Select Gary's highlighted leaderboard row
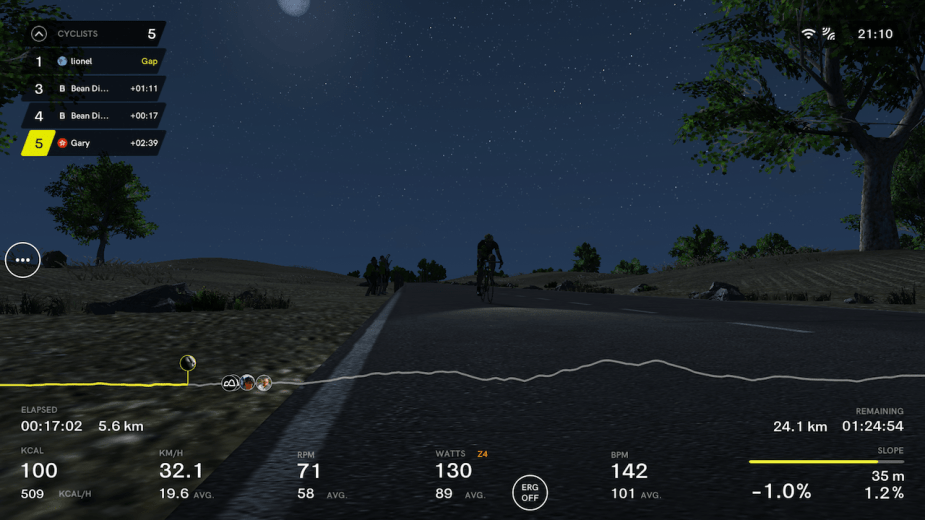Viewport: 925px width, 520px height. (95, 143)
